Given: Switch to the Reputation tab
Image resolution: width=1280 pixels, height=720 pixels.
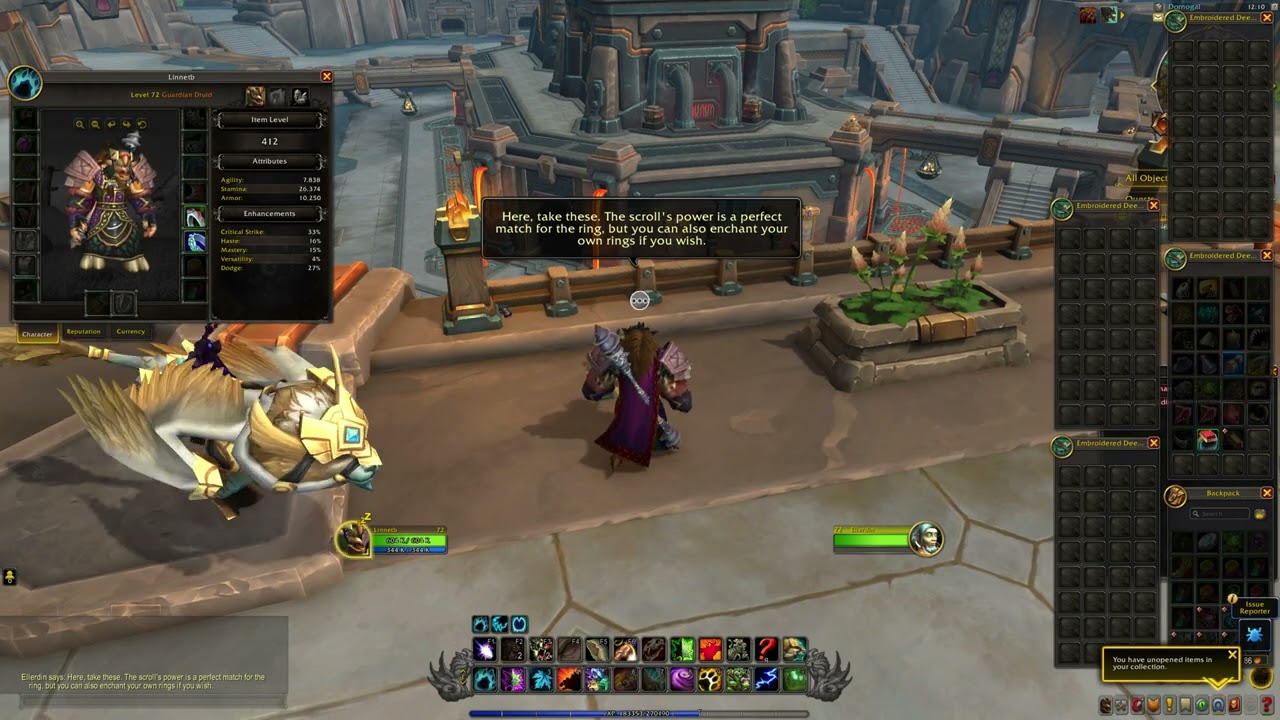Looking at the screenshot, I should (x=83, y=332).
